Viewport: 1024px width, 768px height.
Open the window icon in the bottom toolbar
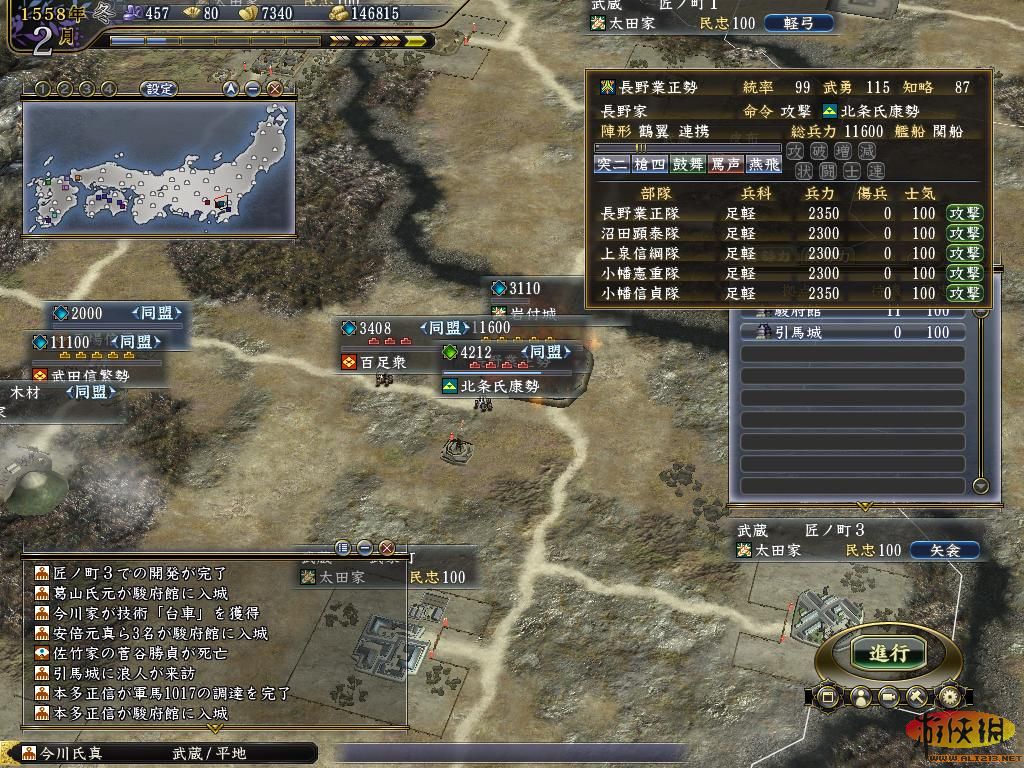(x=828, y=697)
